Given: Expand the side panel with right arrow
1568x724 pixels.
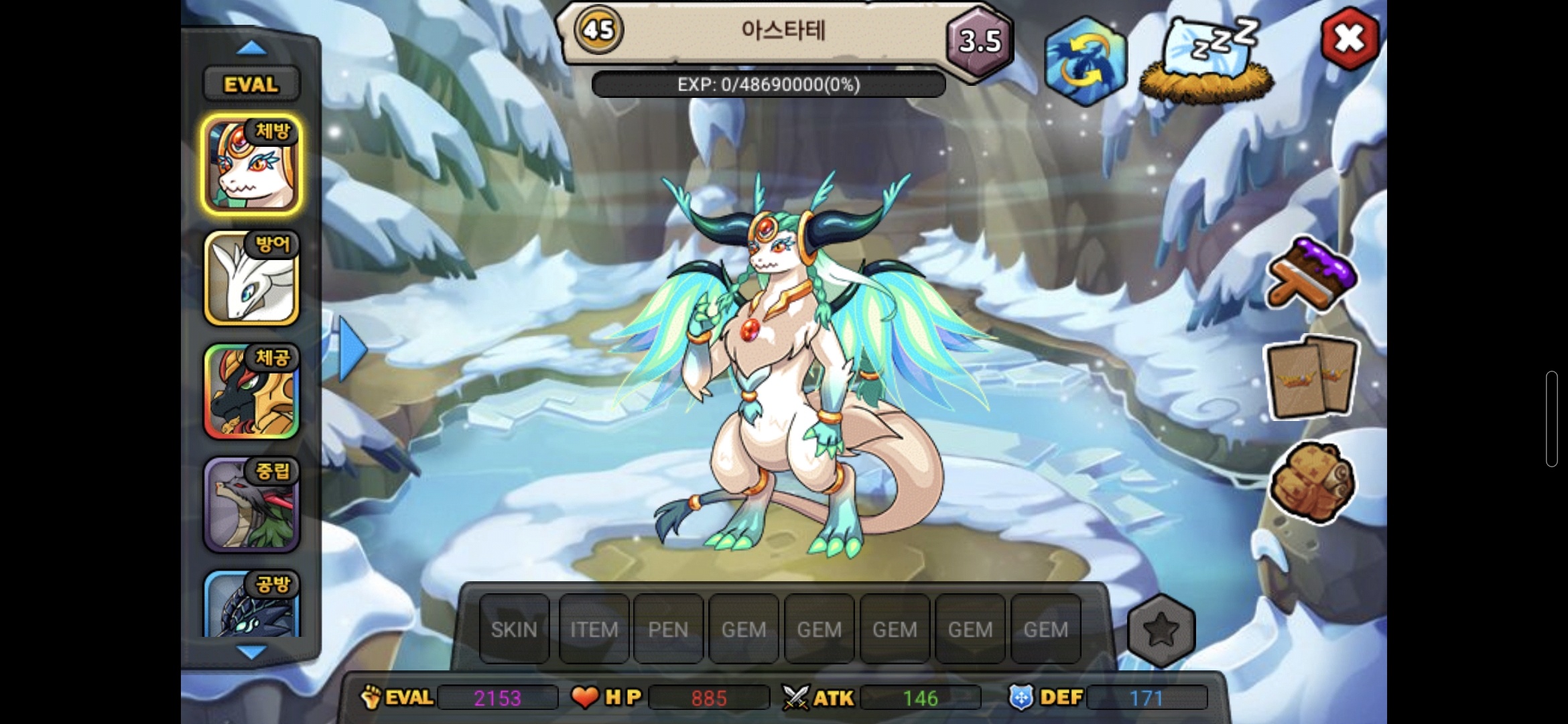Looking at the screenshot, I should coord(352,349).
